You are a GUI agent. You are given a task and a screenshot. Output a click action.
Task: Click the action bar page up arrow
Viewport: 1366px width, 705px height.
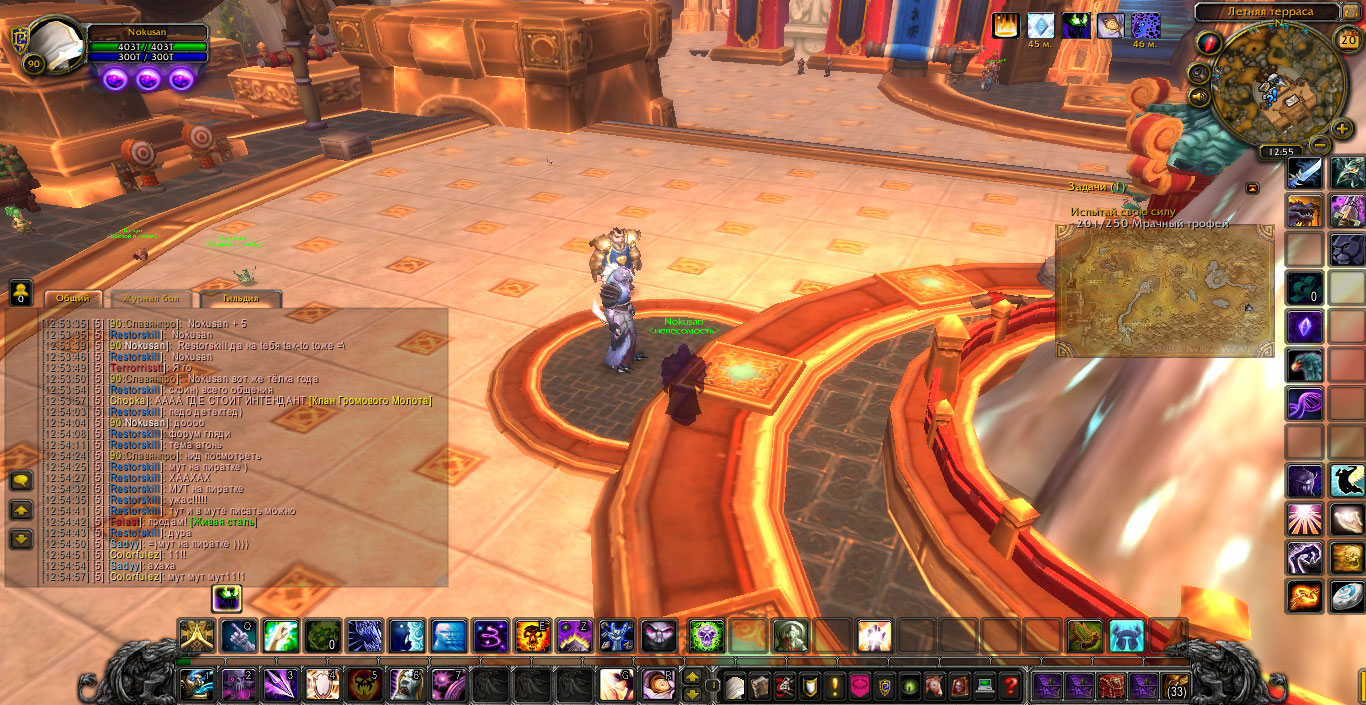(x=691, y=677)
